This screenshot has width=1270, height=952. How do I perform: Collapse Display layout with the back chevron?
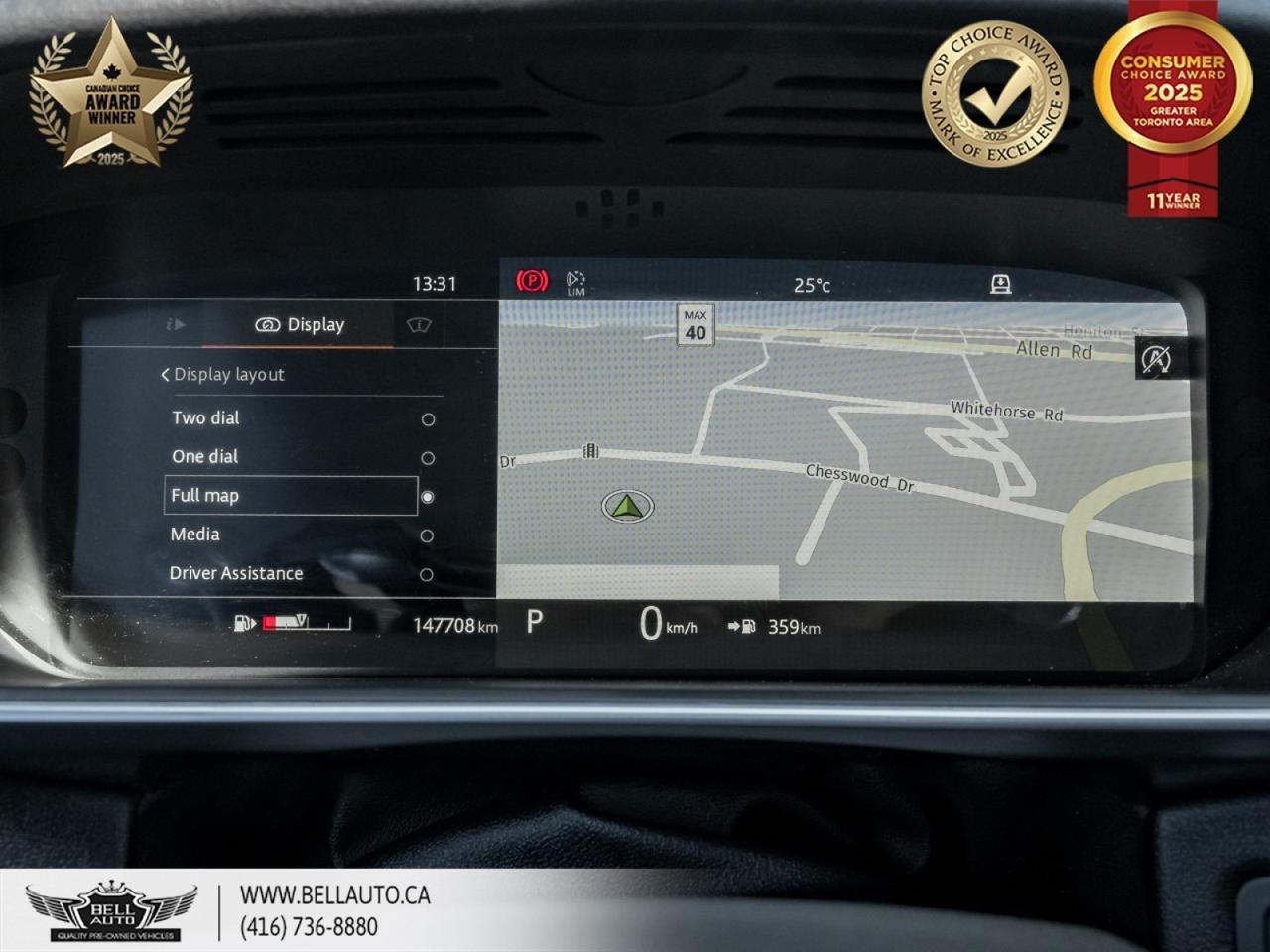tap(165, 374)
